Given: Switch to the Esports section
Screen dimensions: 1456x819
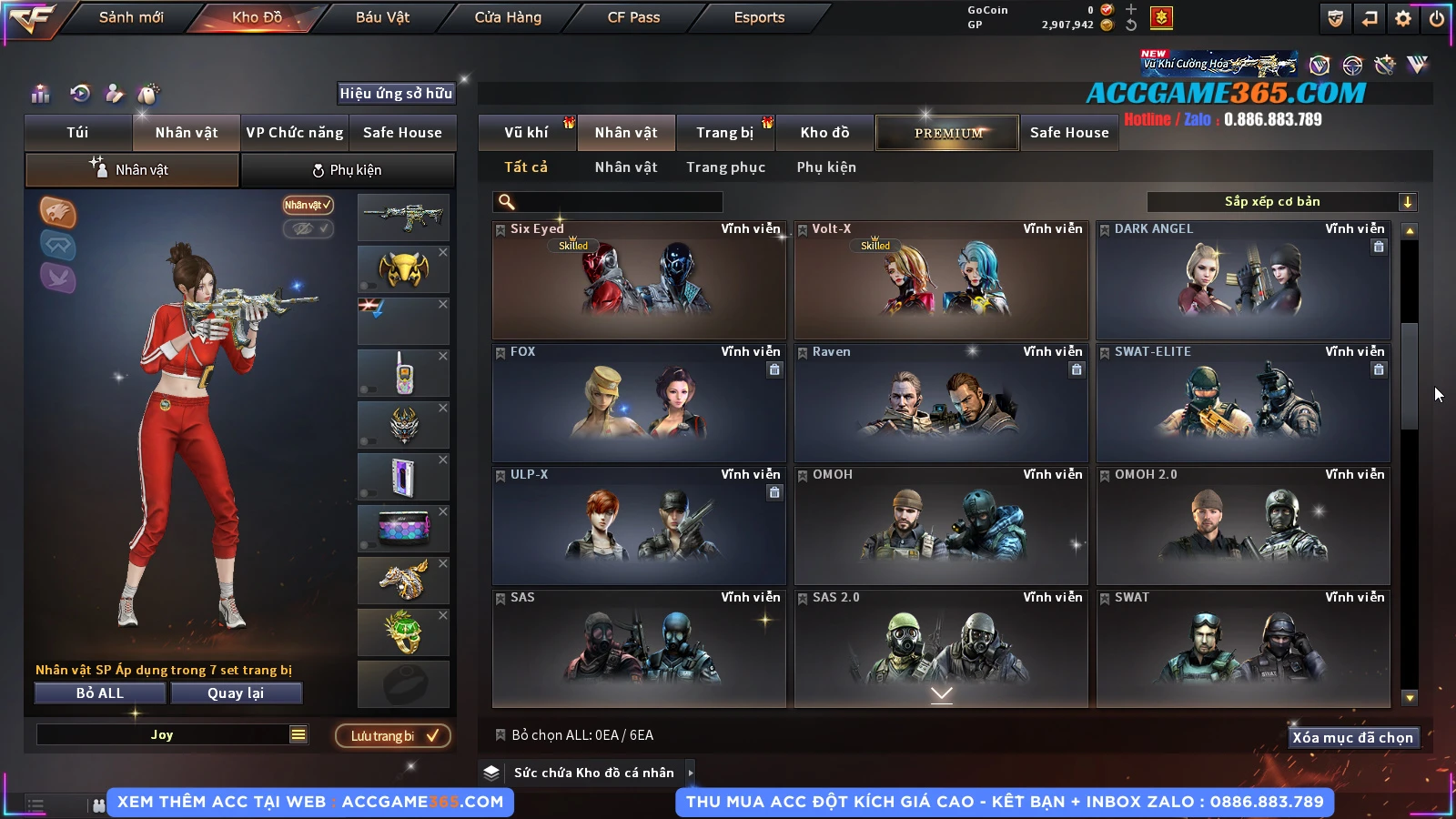Looking at the screenshot, I should point(759,17).
